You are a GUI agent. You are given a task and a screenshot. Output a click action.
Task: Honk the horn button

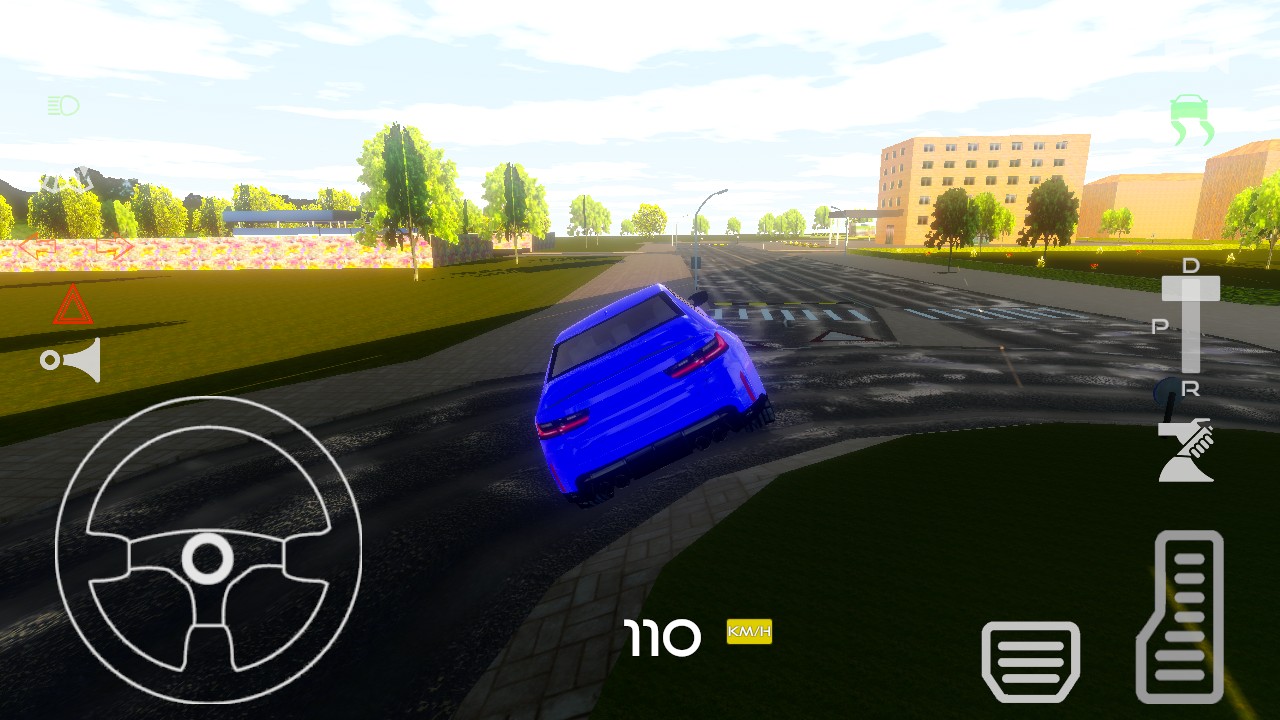[72, 360]
